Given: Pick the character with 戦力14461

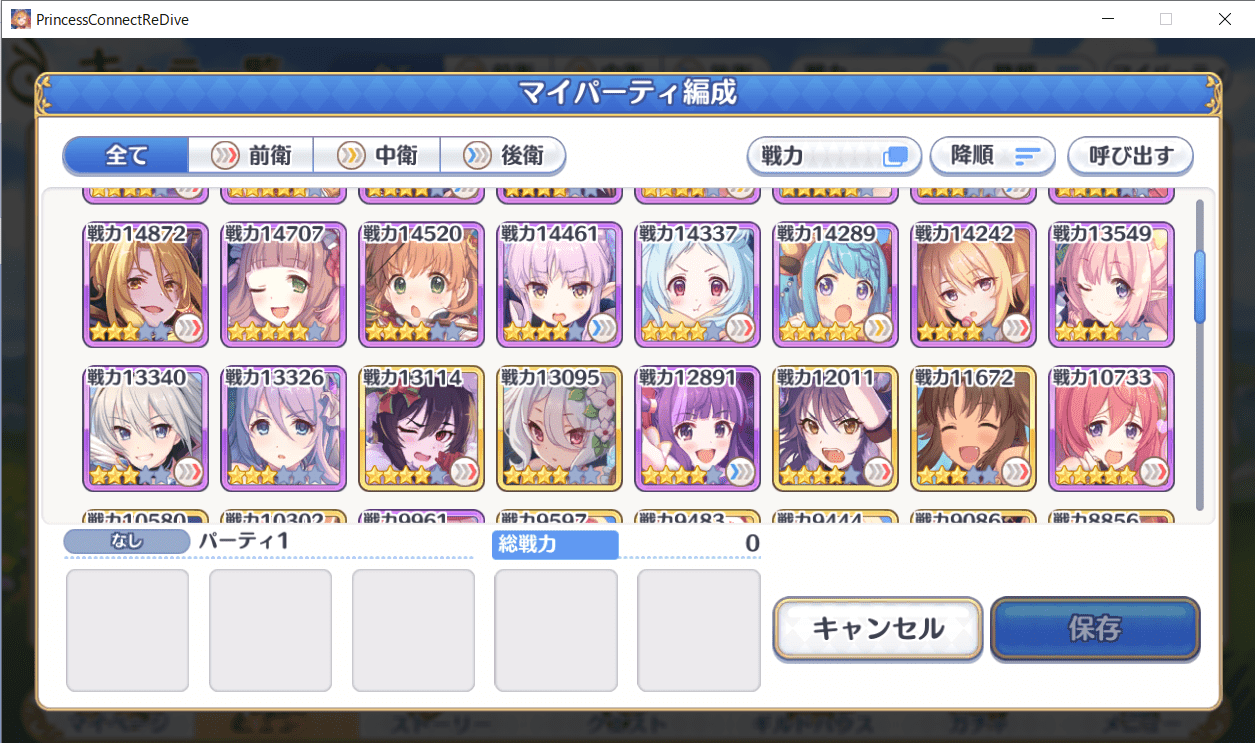Looking at the screenshot, I should (x=560, y=285).
